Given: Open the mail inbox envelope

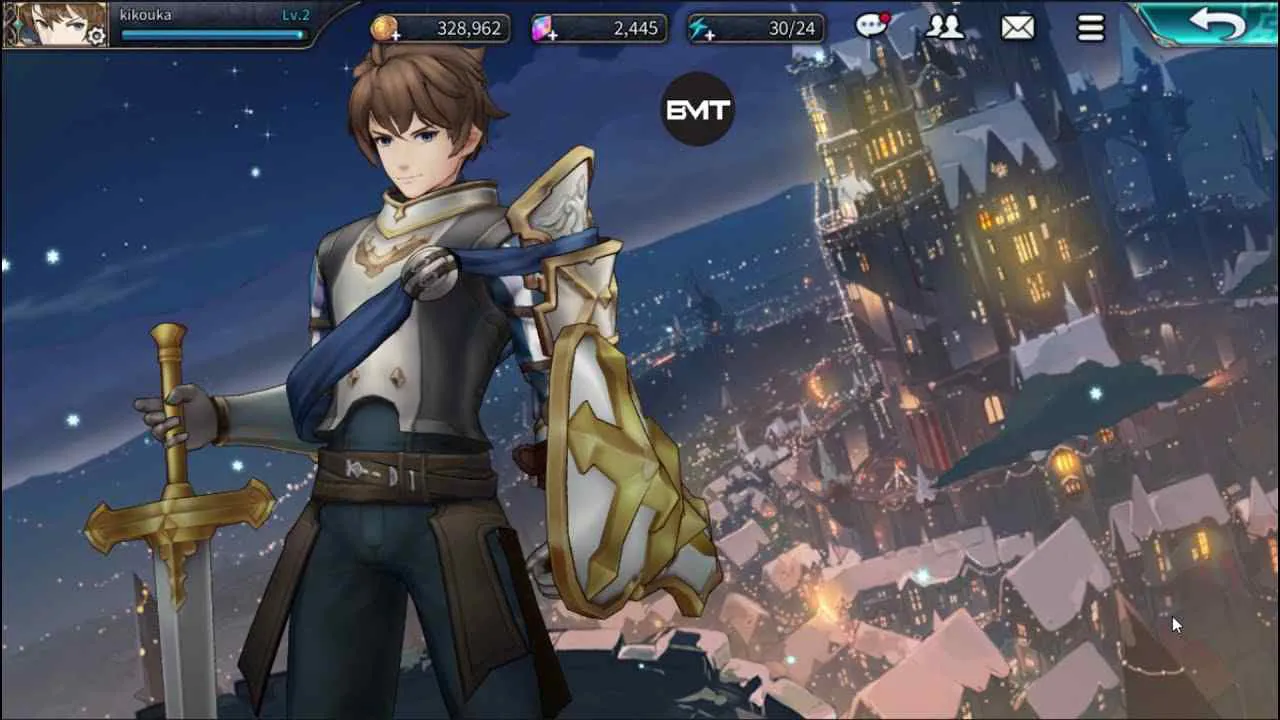Looking at the screenshot, I should click(x=1017, y=27).
